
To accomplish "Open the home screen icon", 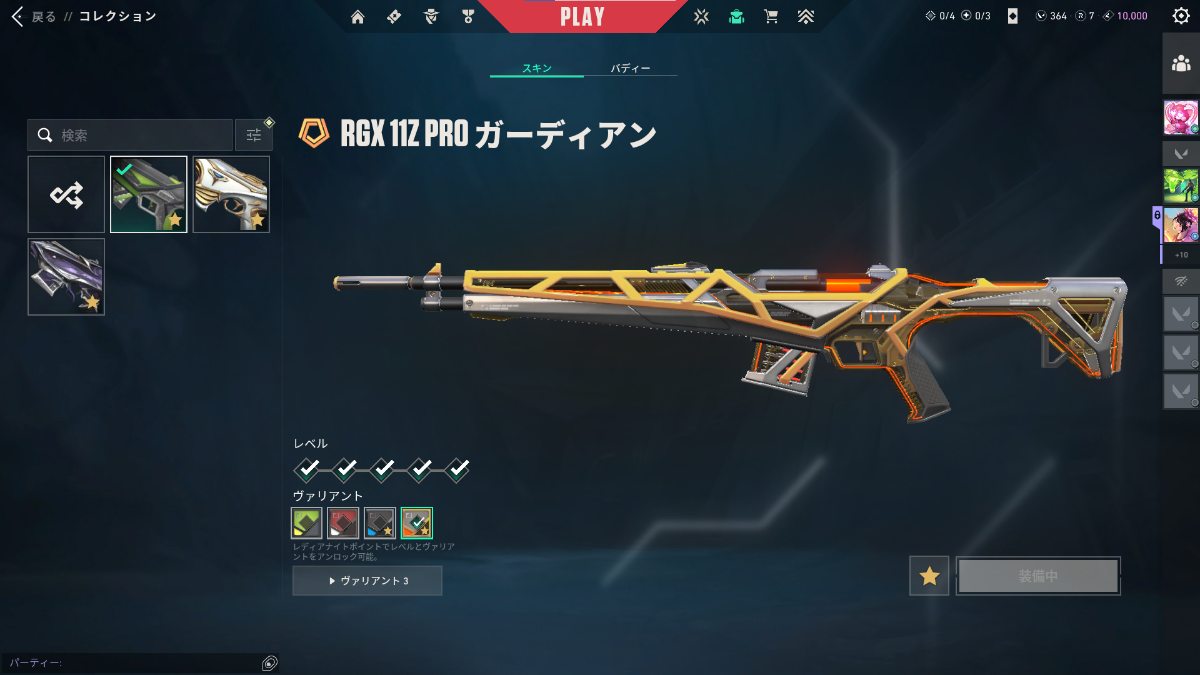I will [x=358, y=16].
